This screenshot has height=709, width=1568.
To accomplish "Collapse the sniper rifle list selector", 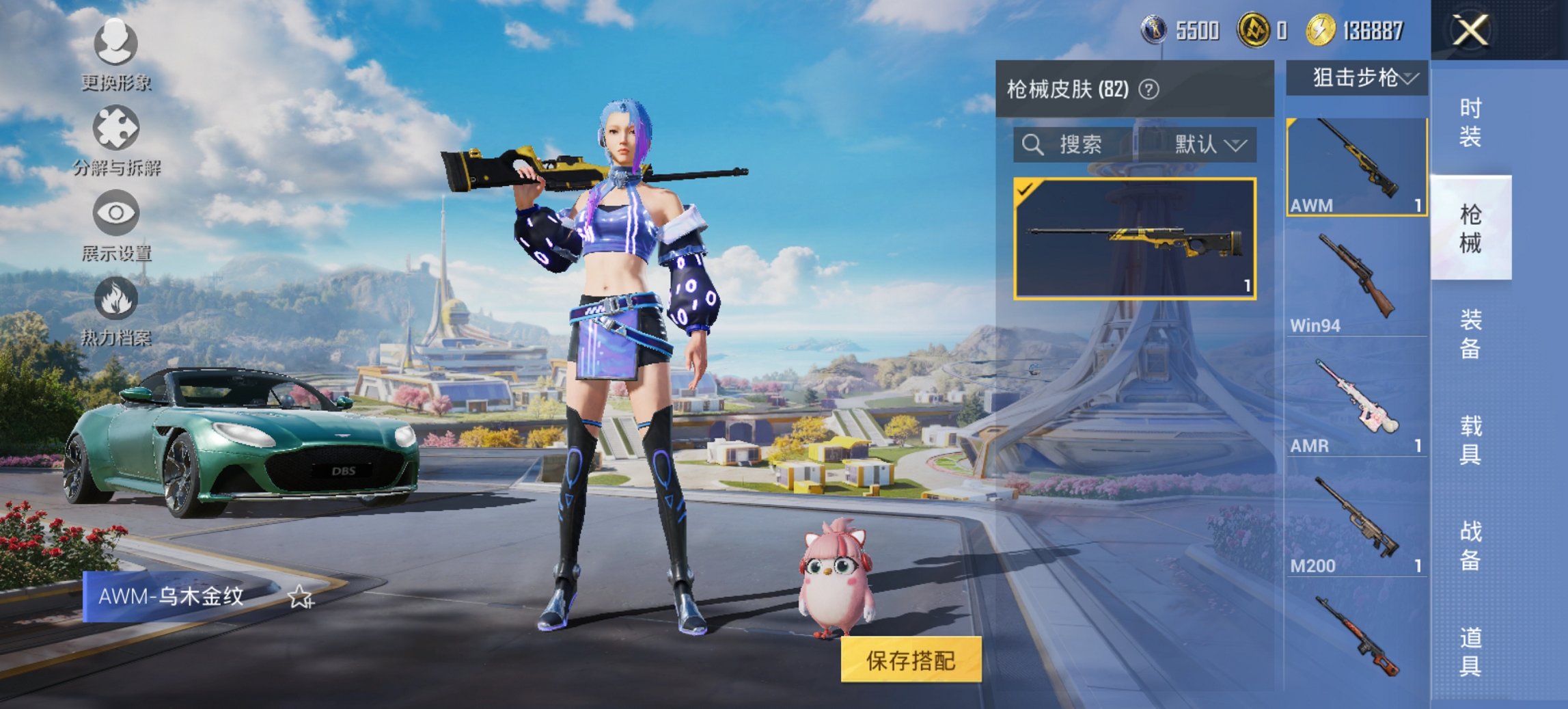I will [1407, 79].
